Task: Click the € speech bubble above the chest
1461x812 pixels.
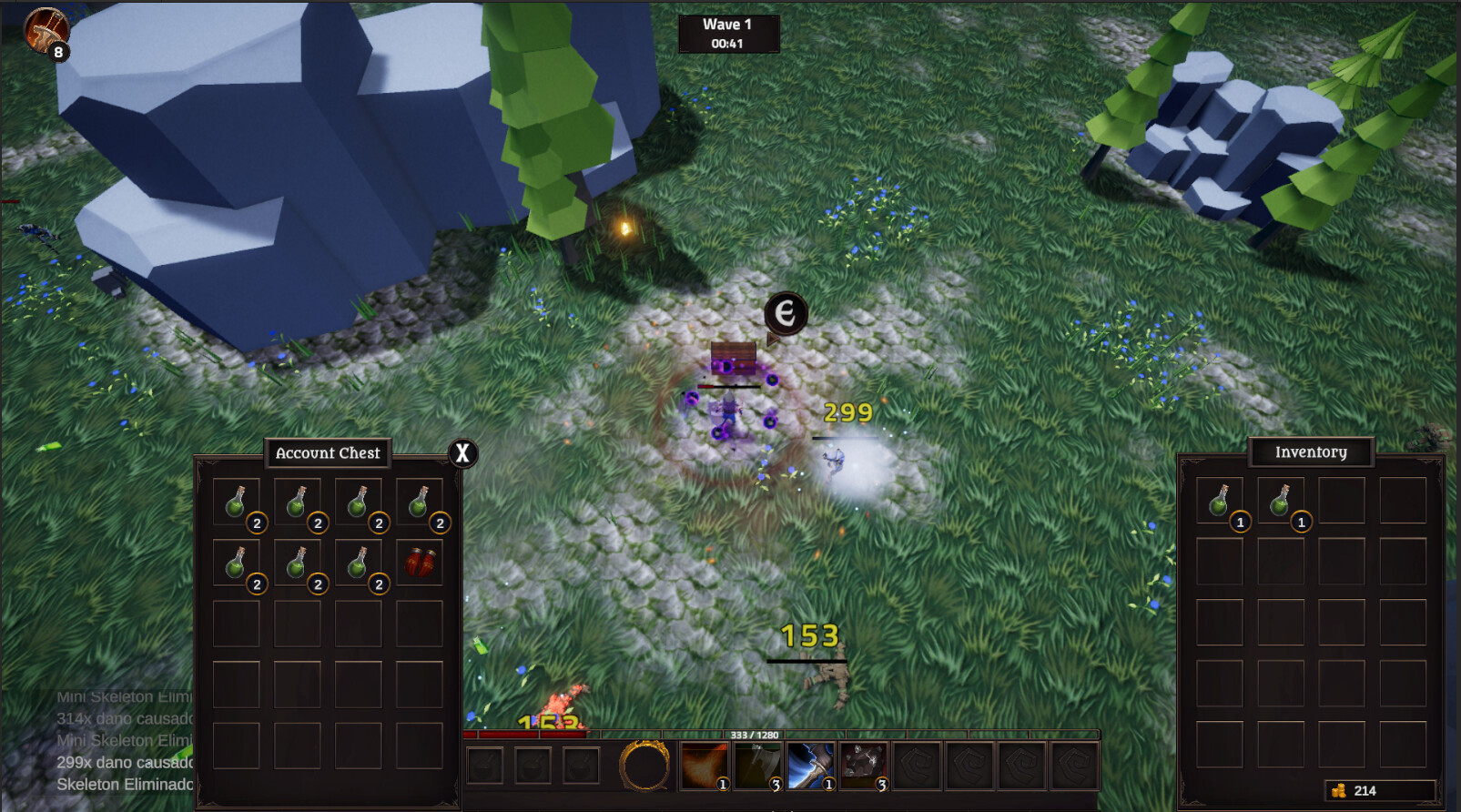Action: (785, 313)
